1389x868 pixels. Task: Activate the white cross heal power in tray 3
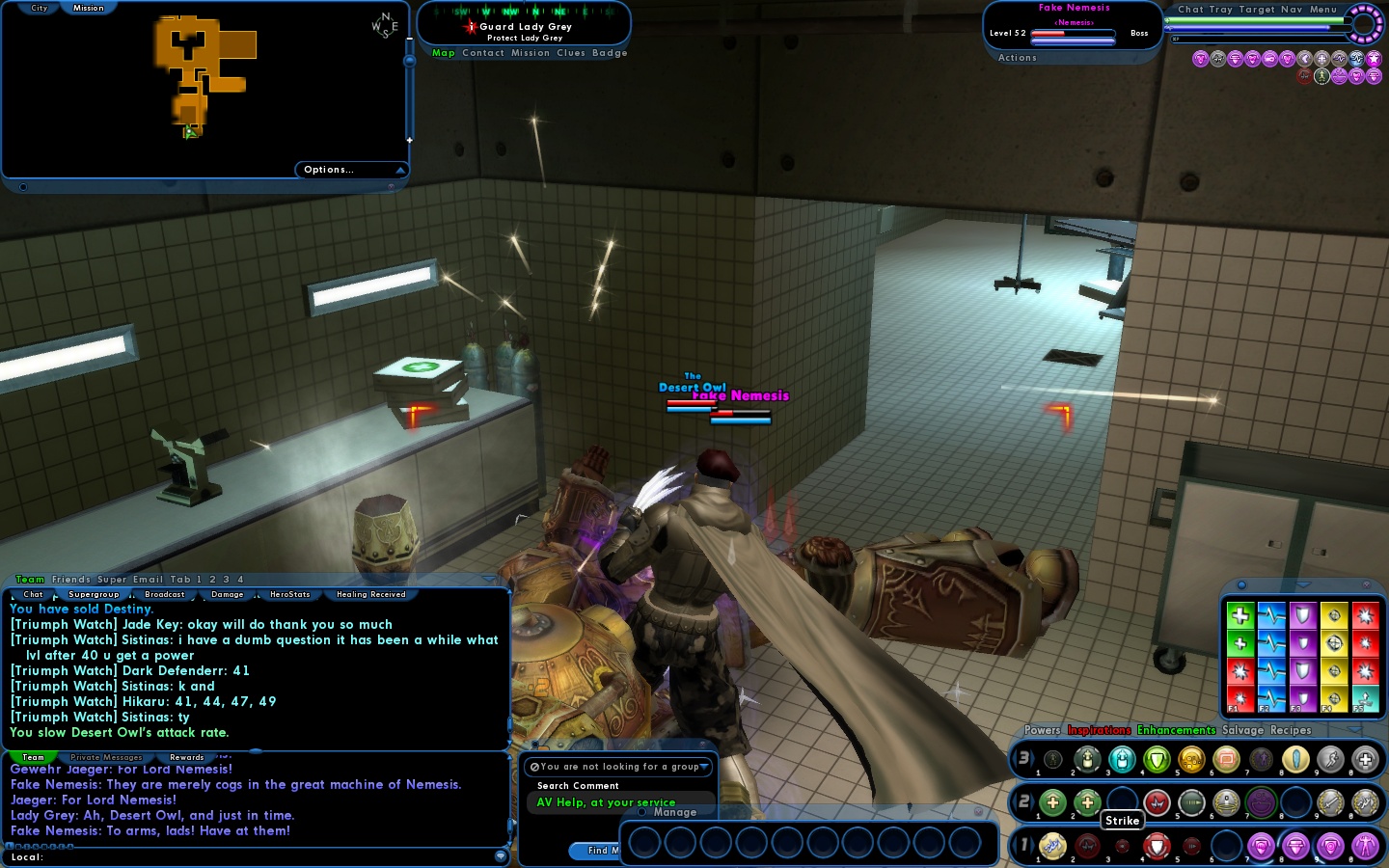click(1366, 760)
